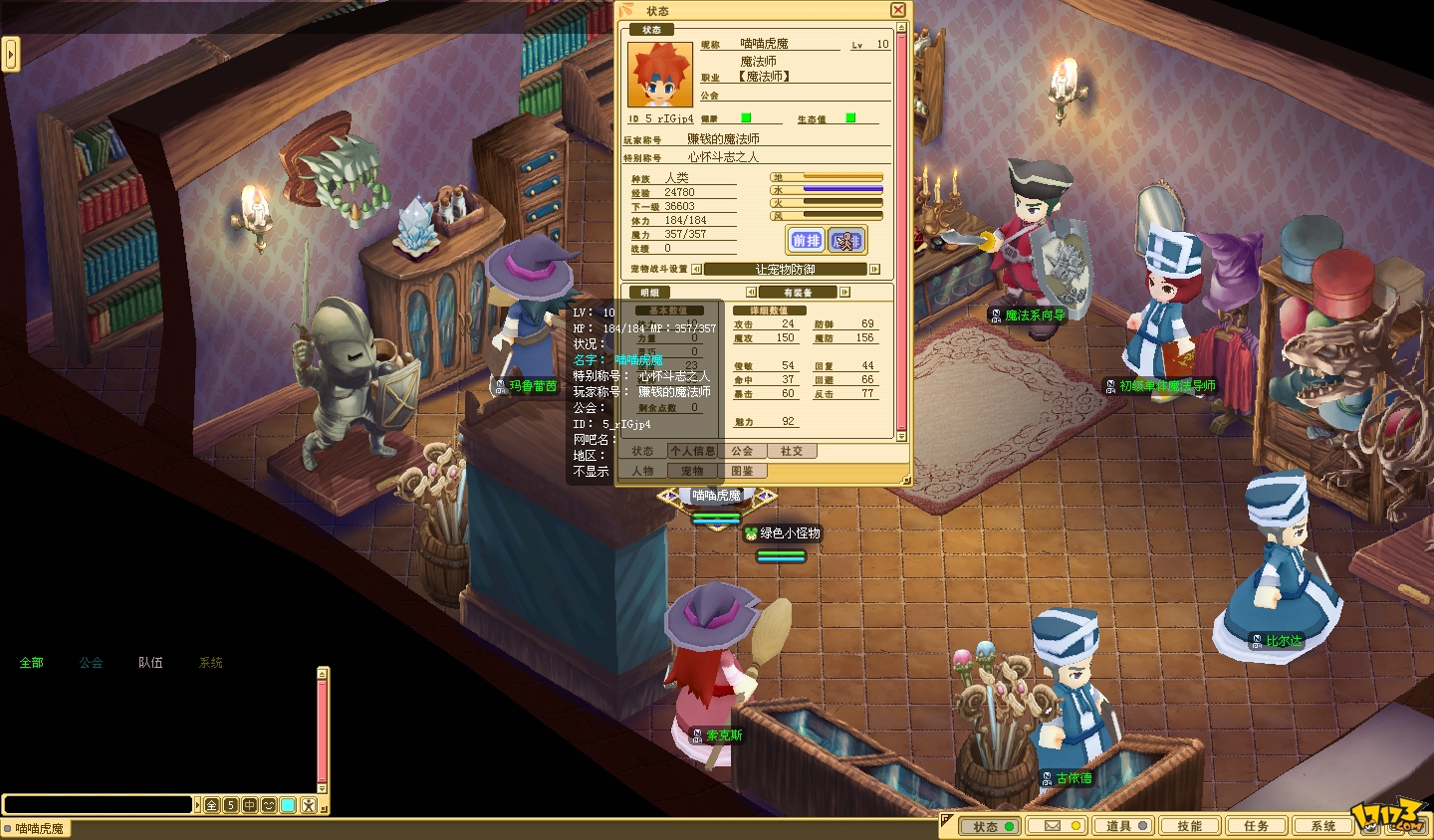Switch chat filter to 全部

(32, 663)
